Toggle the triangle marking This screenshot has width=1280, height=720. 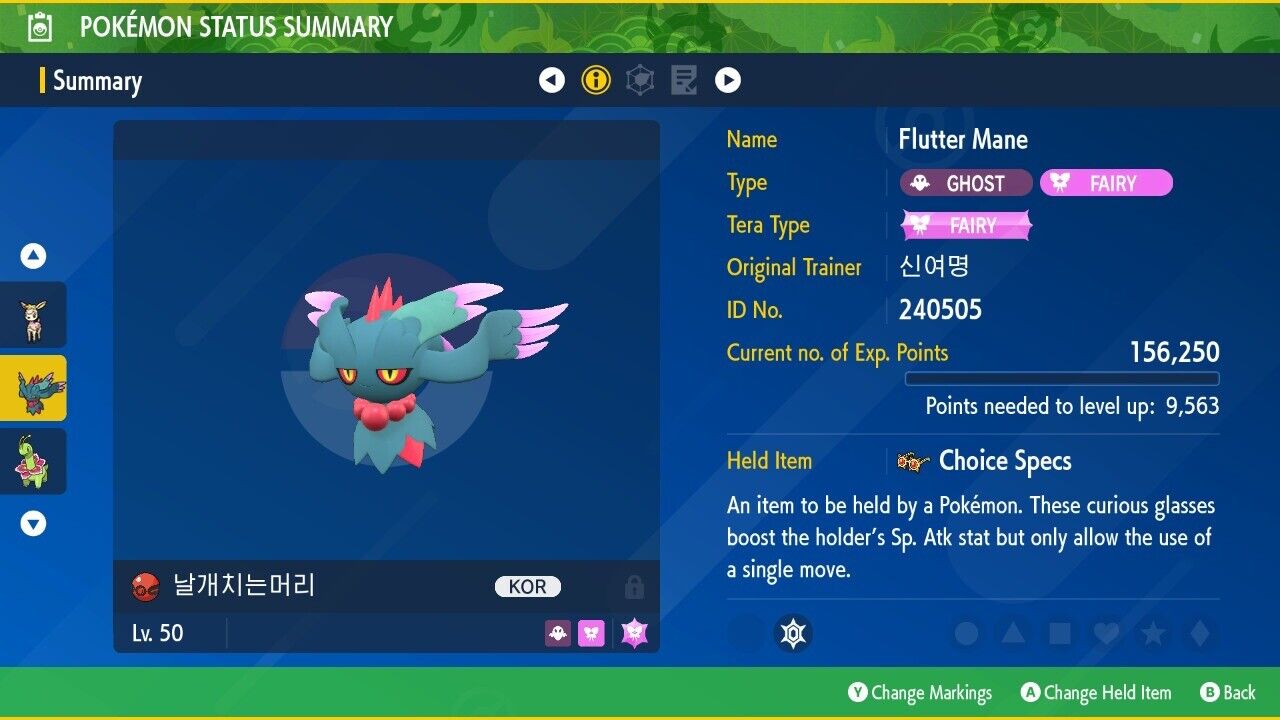coord(1012,633)
